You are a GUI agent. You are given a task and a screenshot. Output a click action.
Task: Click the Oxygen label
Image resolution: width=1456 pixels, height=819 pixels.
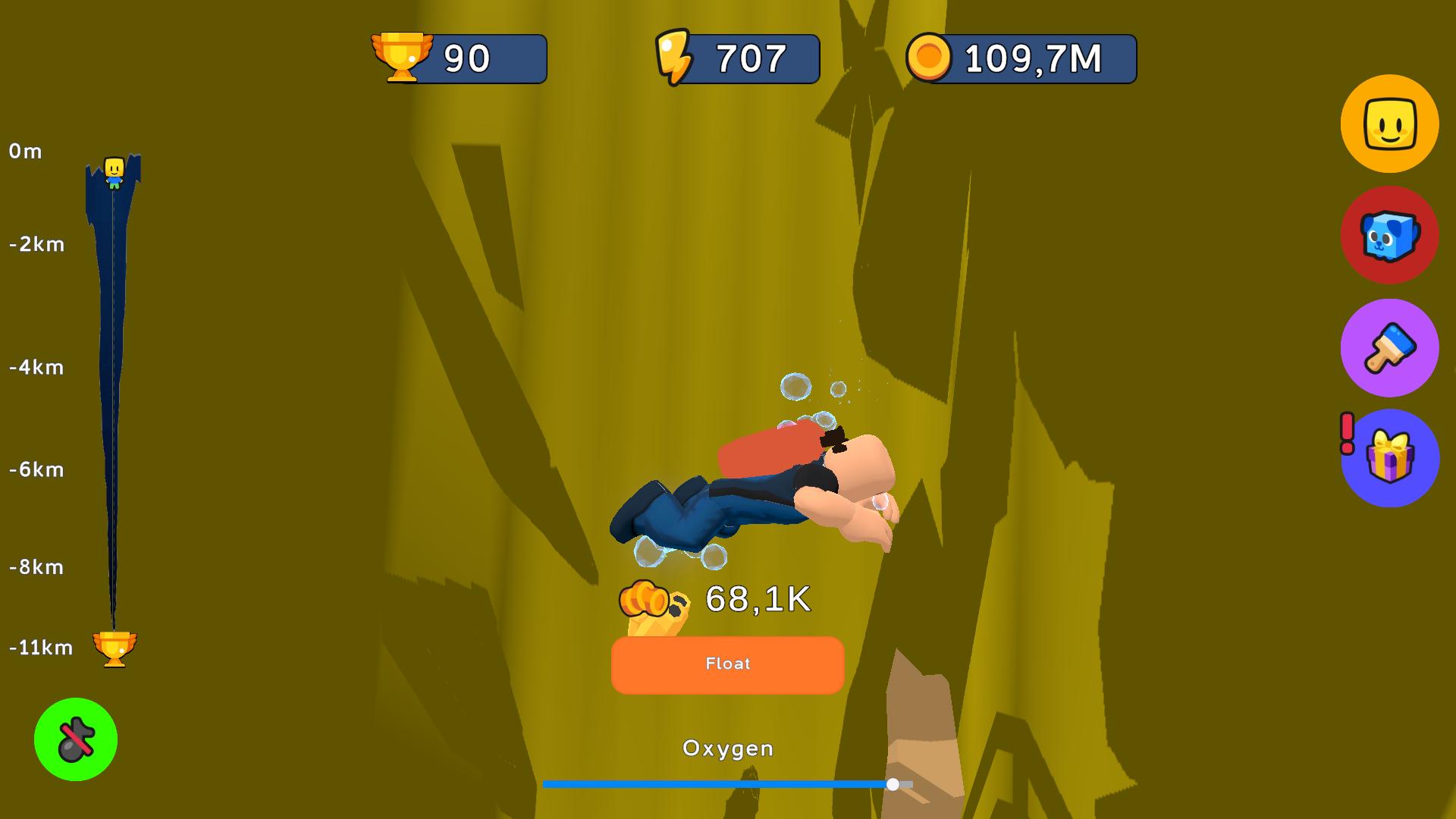coord(727,748)
